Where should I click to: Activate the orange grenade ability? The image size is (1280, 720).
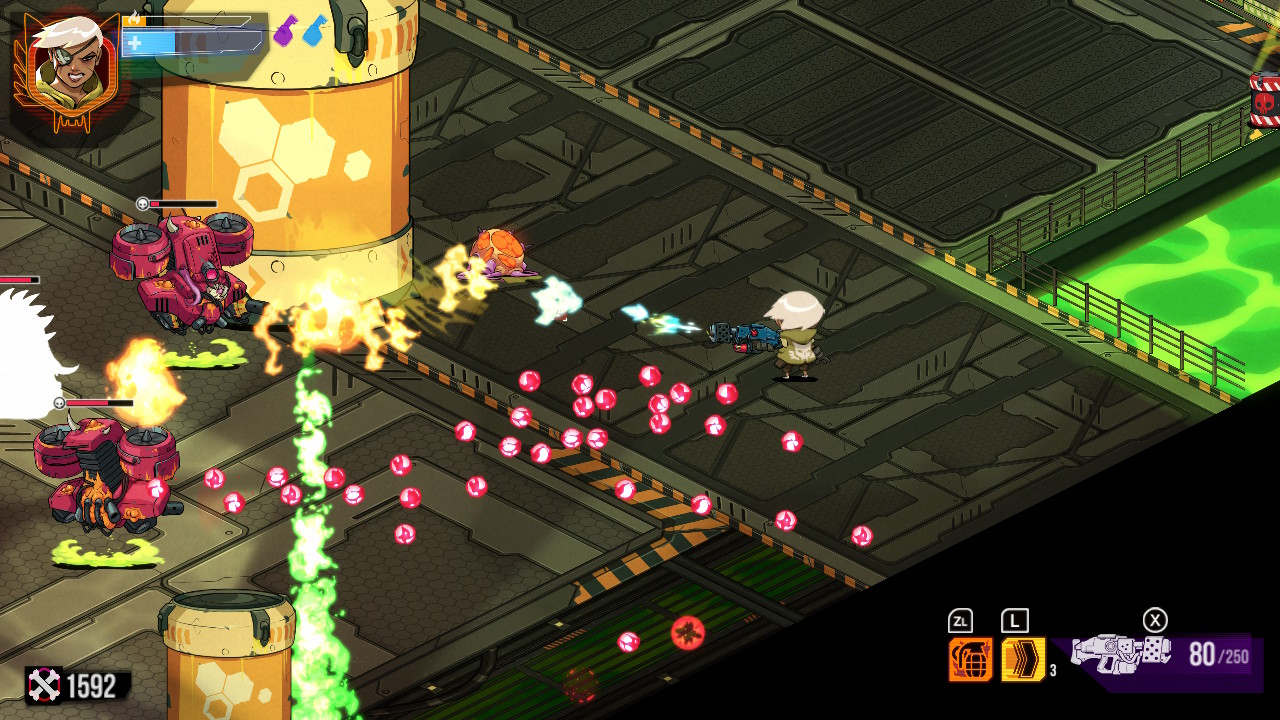[970, 659]
